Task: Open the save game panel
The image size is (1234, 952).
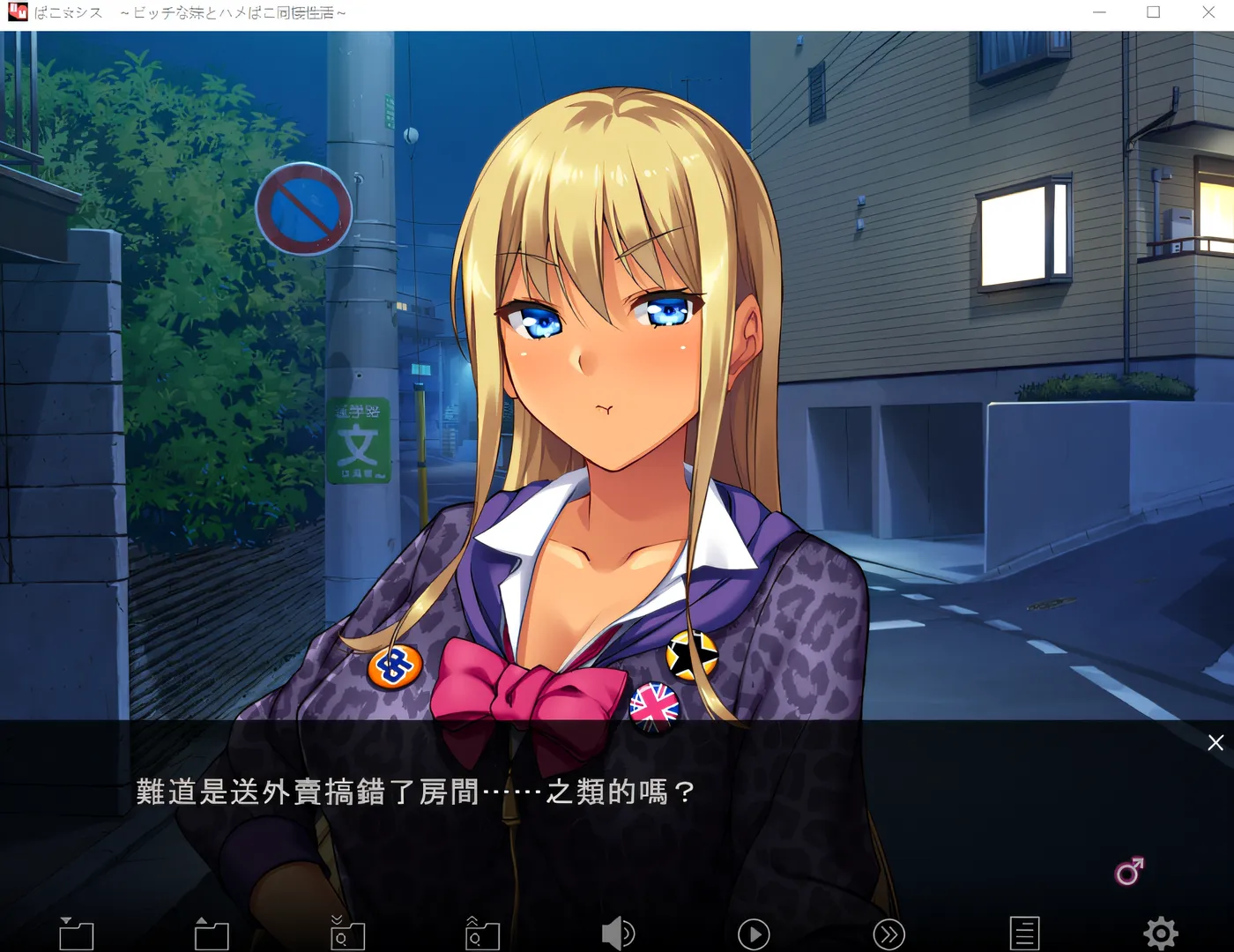Action: tap(77, 932)
